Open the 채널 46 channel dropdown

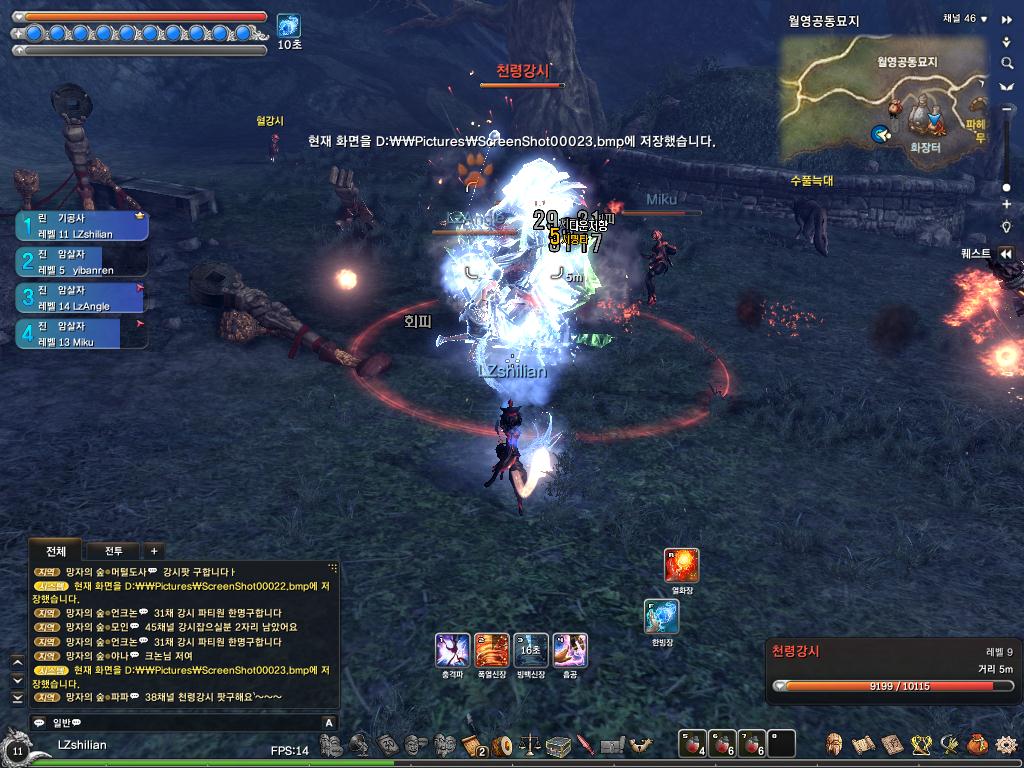[x=984, y=19]
